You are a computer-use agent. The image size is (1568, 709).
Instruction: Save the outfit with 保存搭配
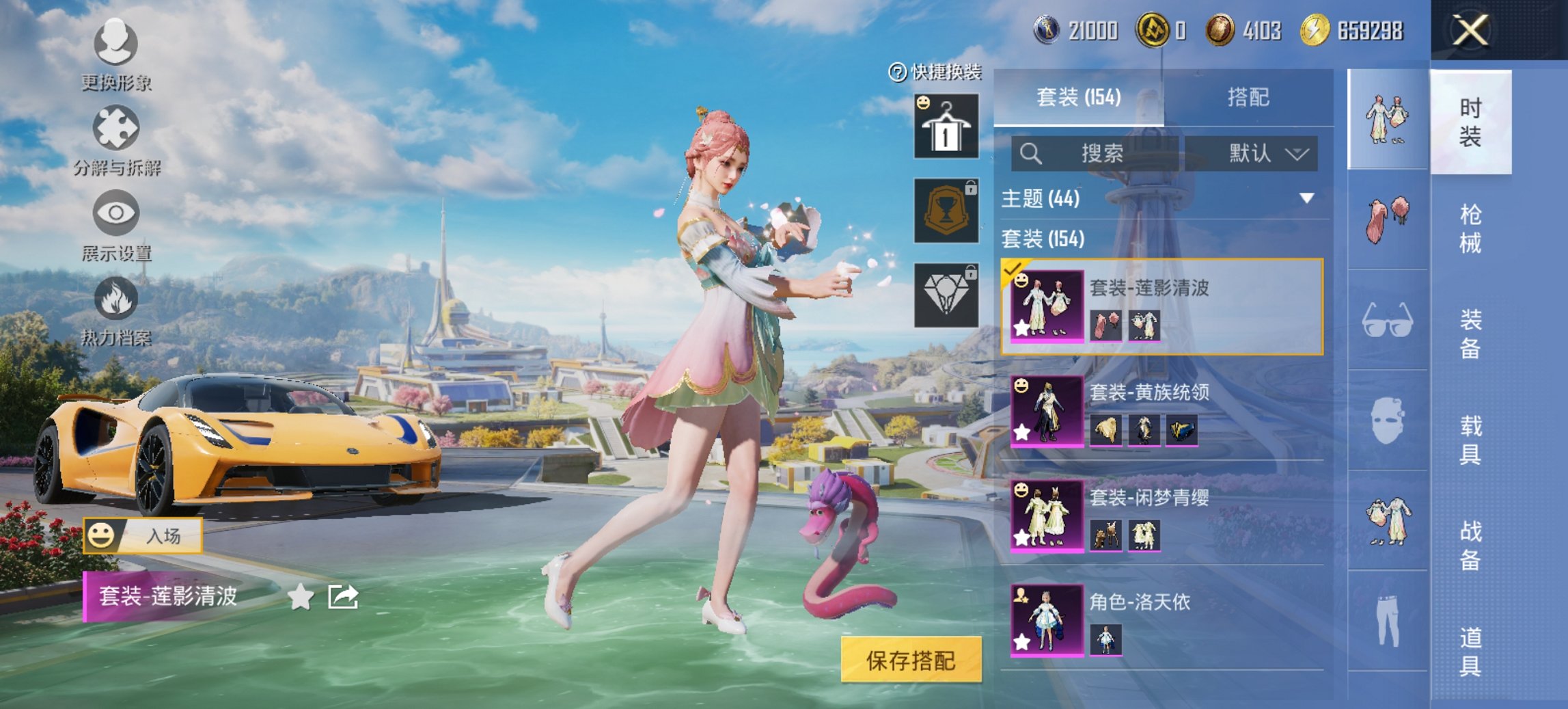pyautogui.click(x=911, y=660)
